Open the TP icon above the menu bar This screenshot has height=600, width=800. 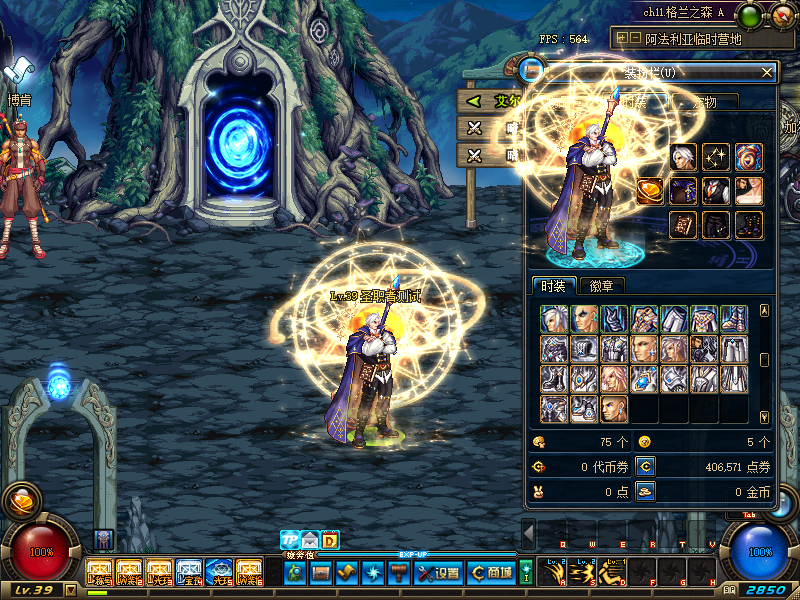click(290, 540)
